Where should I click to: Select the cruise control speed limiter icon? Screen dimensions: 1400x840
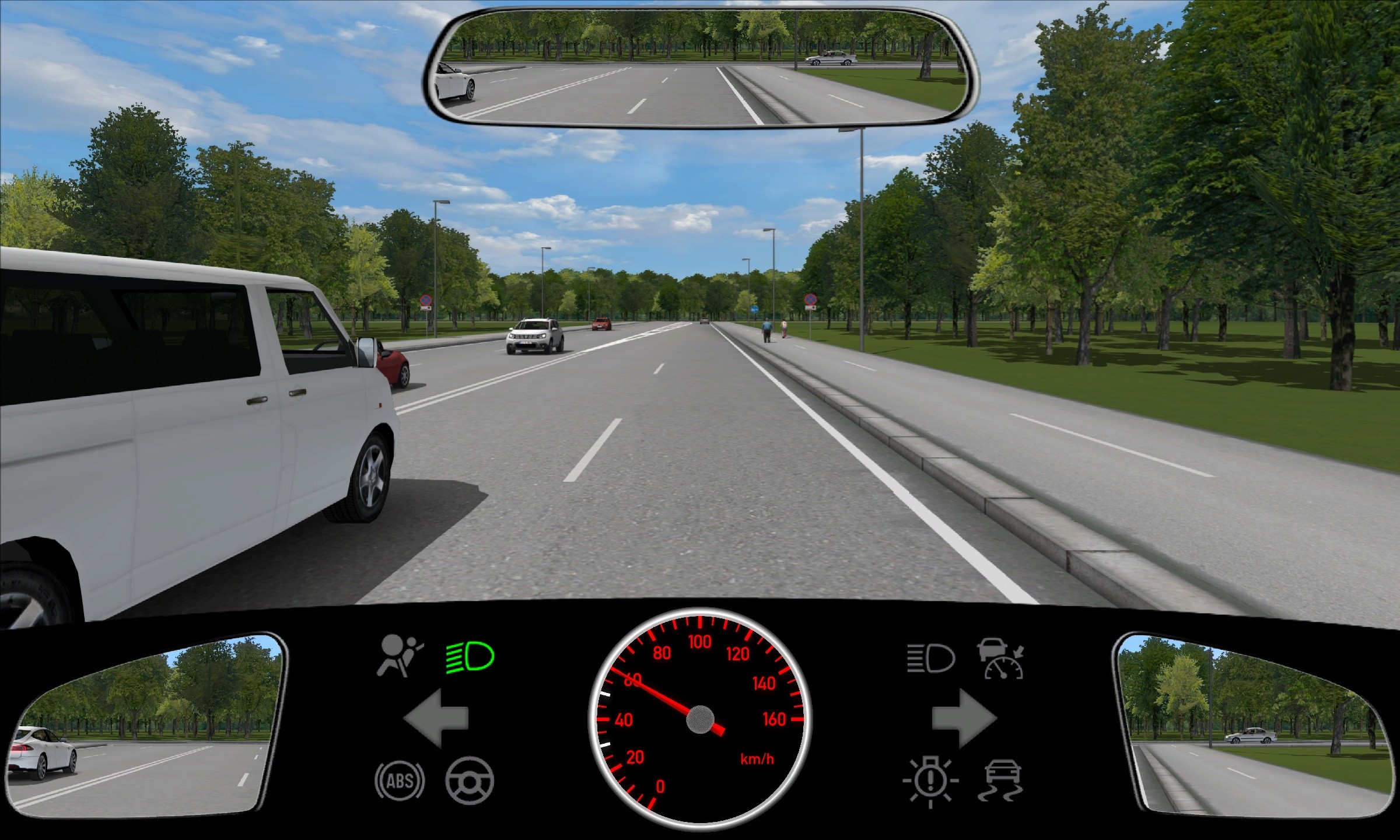pyautogui.click(x=1002, y=659)
